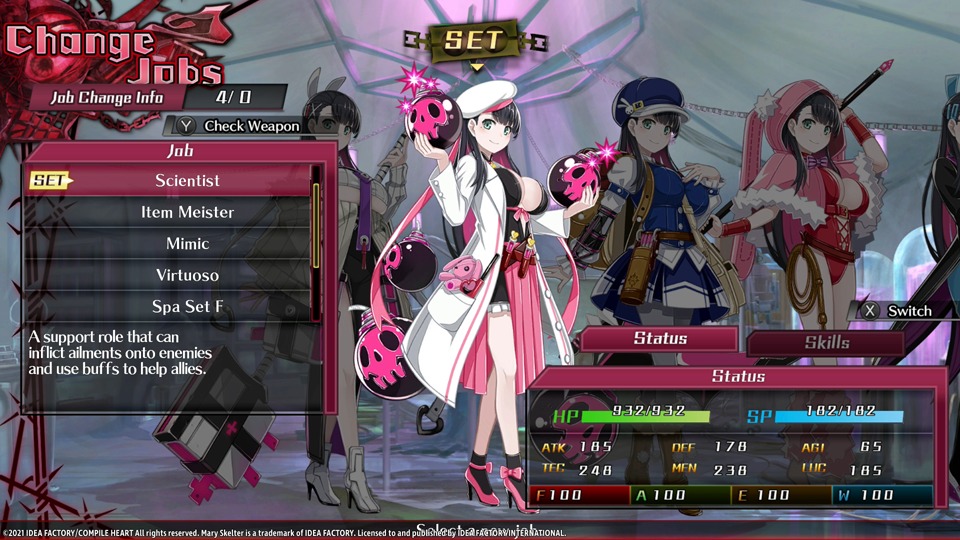Click the SET banner above the character
Image resolution: width=960 pixels, height=540 pixels.
tap(476, 41)
